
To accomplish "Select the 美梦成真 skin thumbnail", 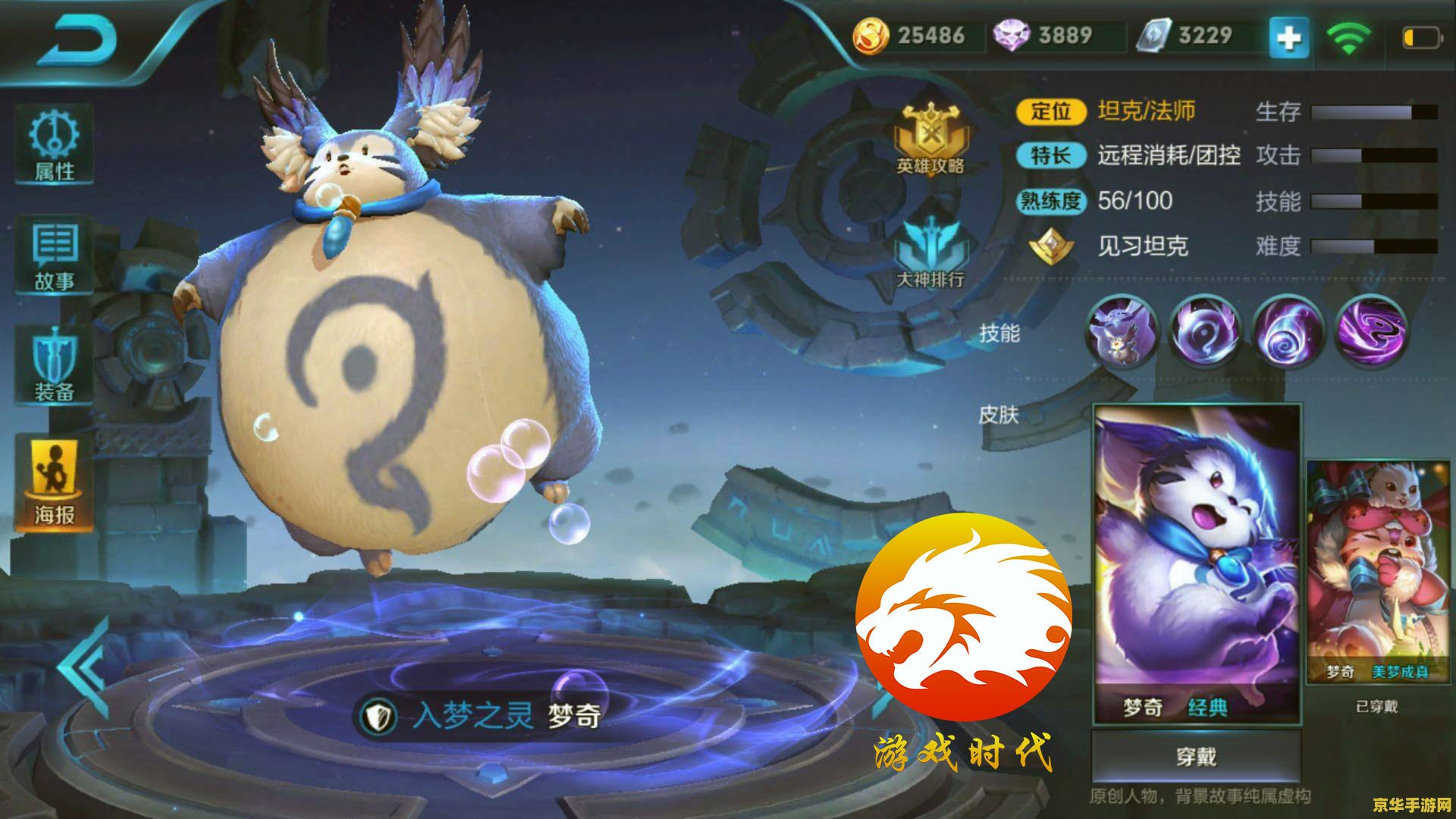I will (1379, 569).
